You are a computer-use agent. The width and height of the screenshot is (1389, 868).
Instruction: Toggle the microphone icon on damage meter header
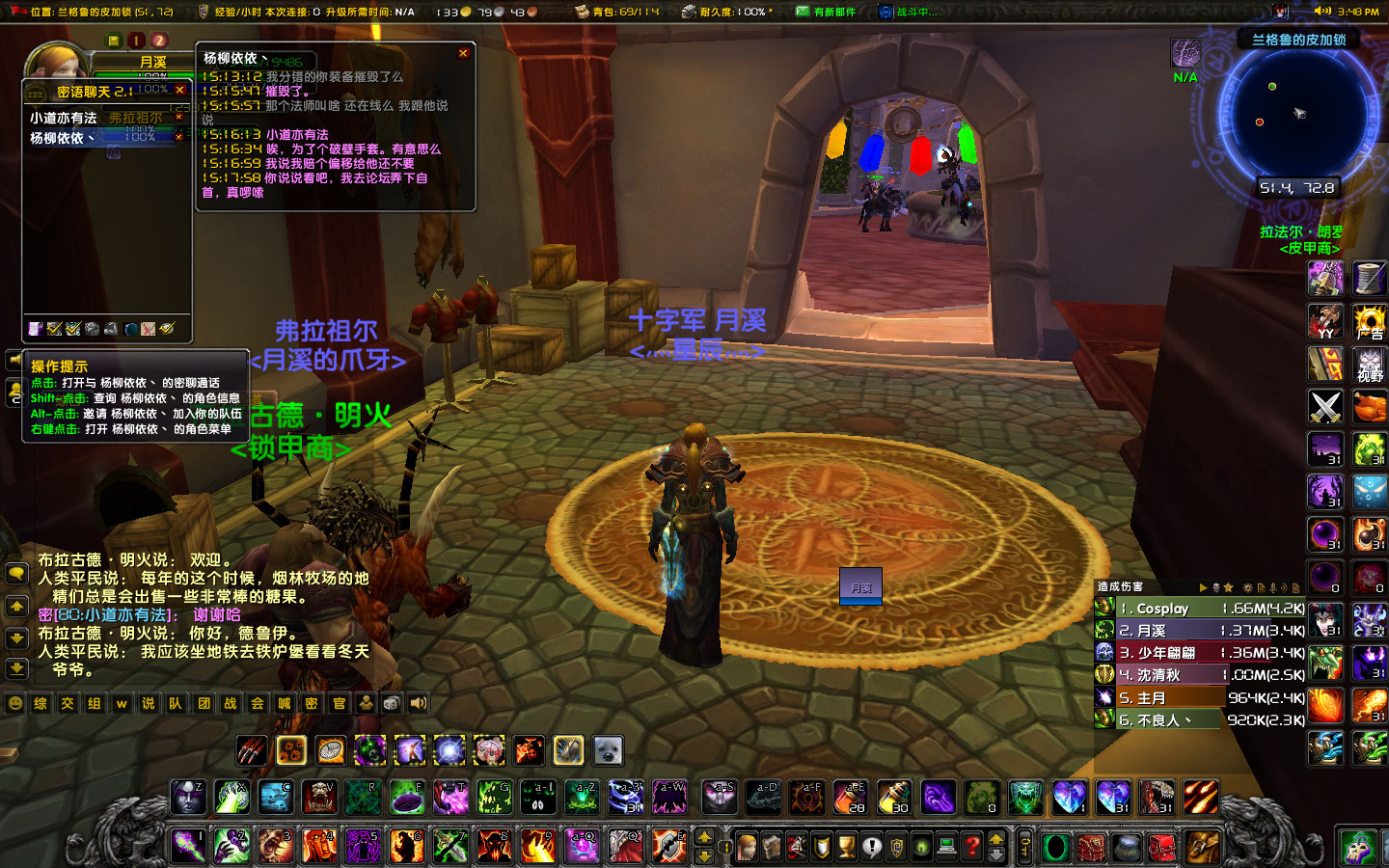tap(1273, 586)
